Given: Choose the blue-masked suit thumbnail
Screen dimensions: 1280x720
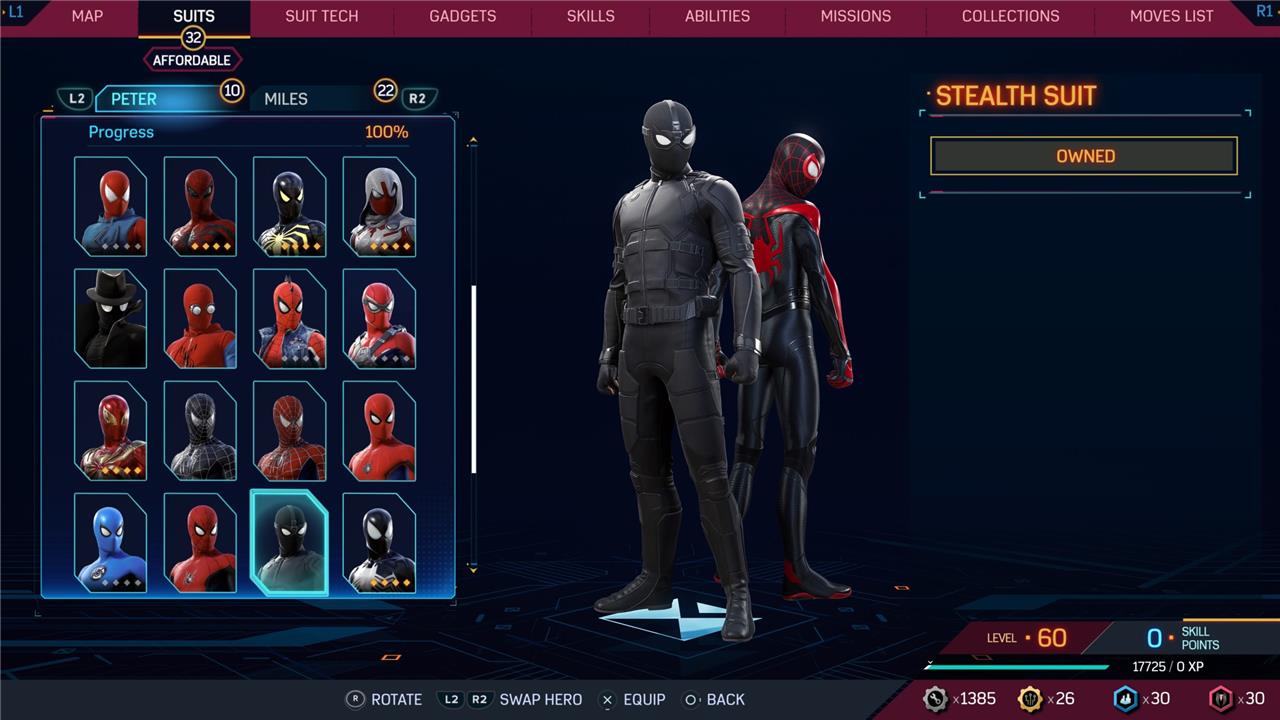Looking at the screenshot, I should point(110,542).
